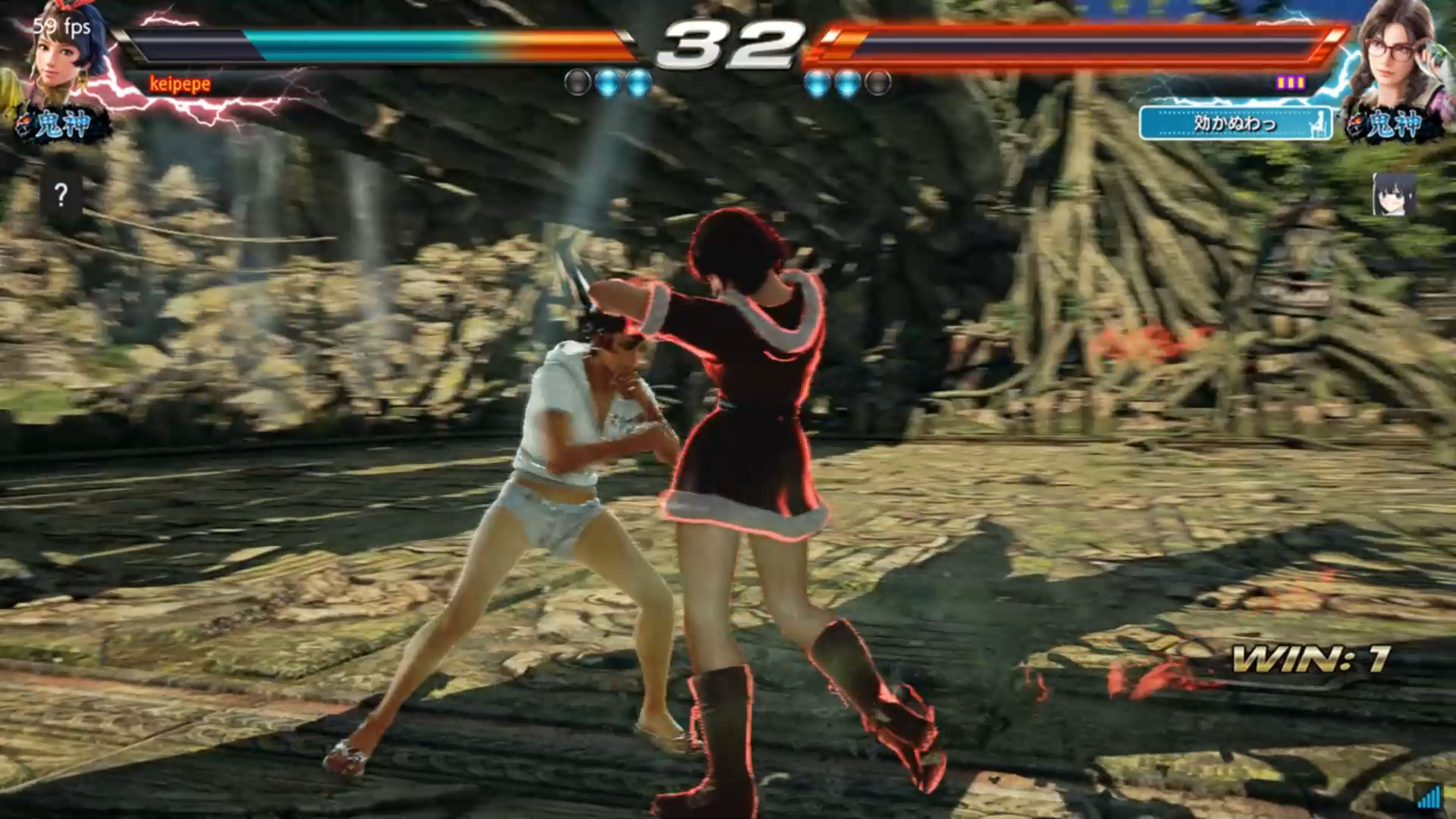Click the blue signal strength icon

(1429, 796)
